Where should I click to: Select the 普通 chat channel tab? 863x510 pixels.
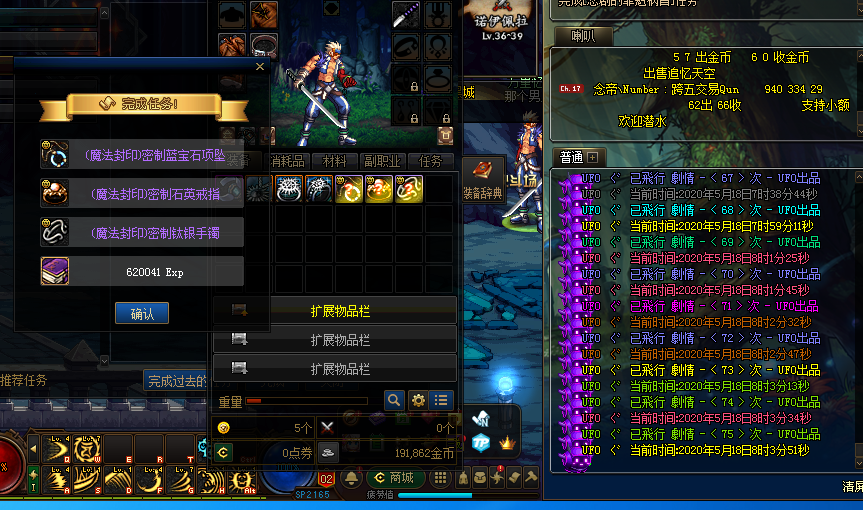point(571,157)
